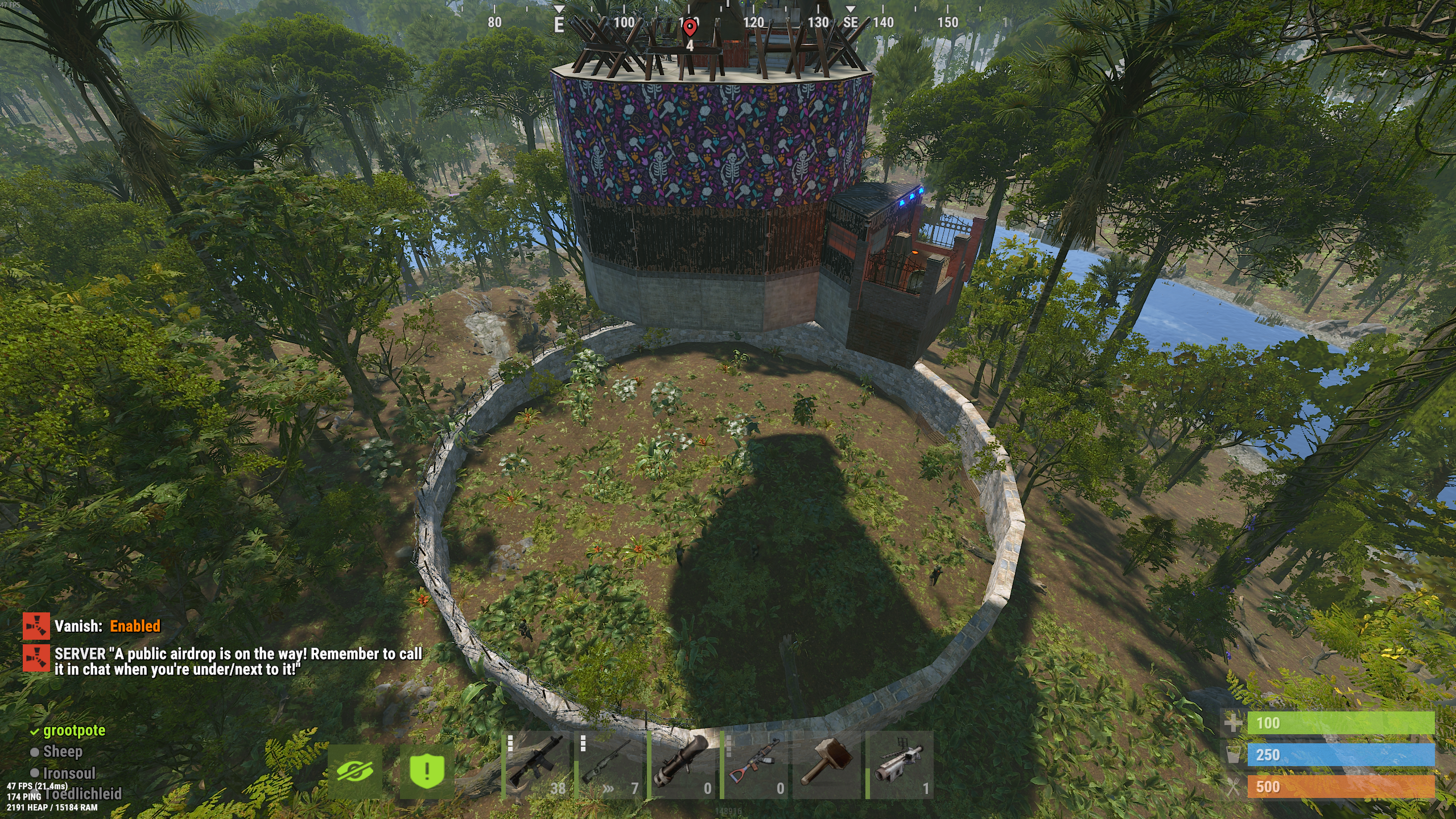The image size is (1456, 819).
Task: Select team member grootpote
Action: pos(74,731)
